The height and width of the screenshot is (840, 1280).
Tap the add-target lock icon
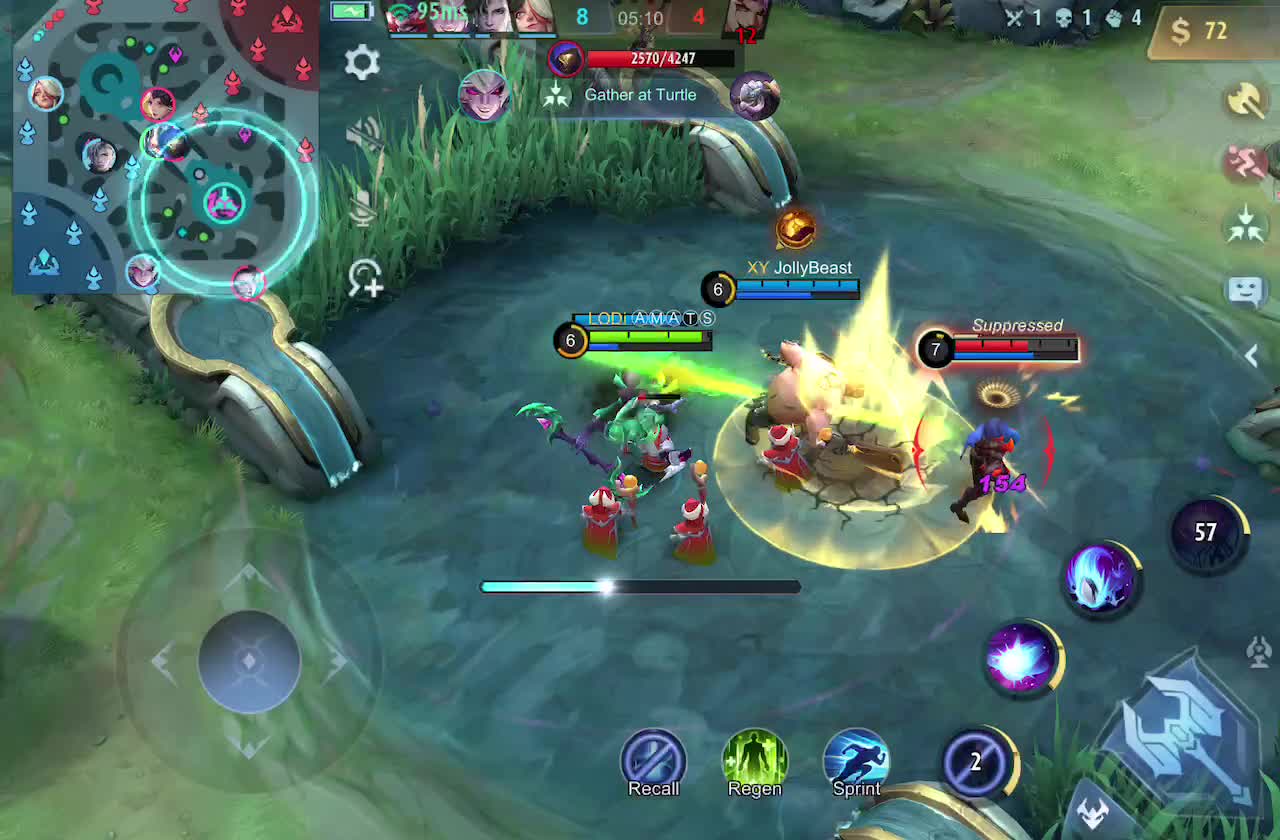[365, 279]
